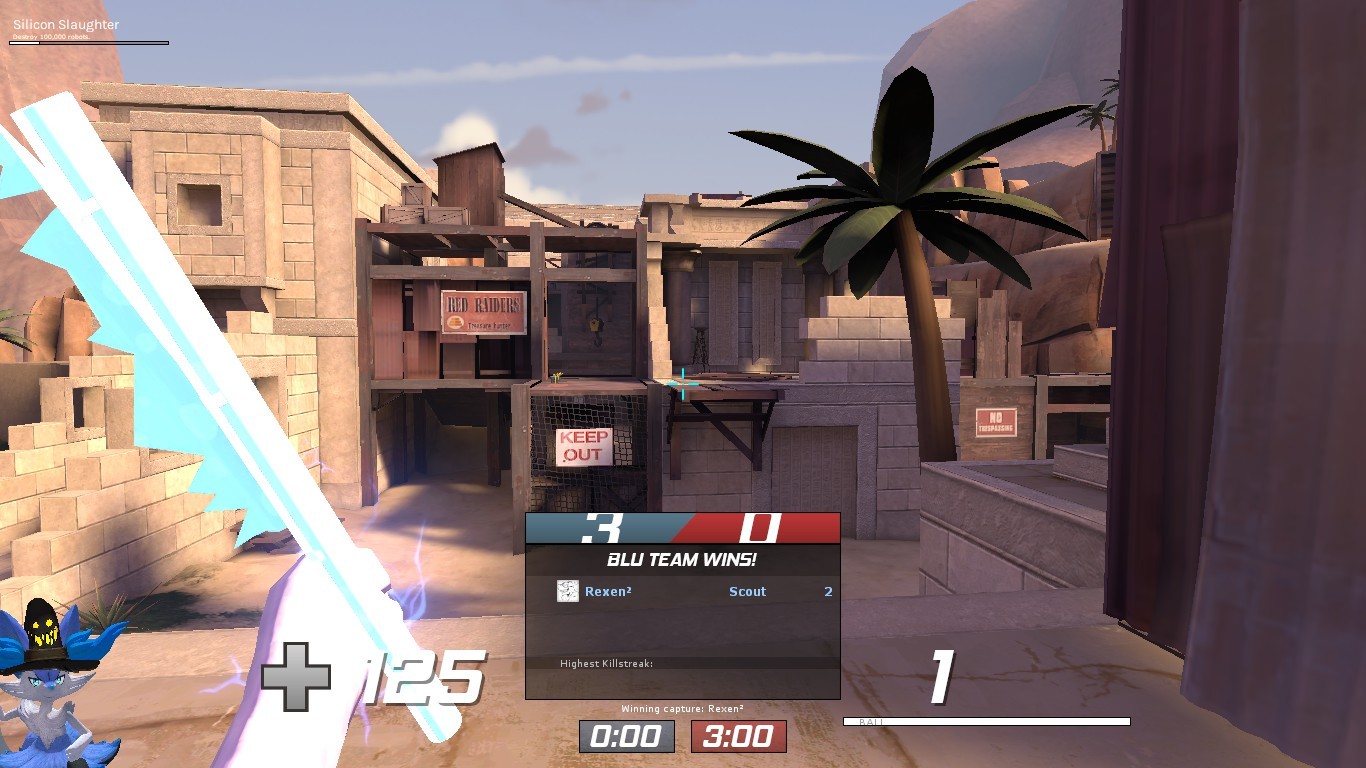Select the Scout class label
This screenshot has height=768, width=1366.
point(748,592)
